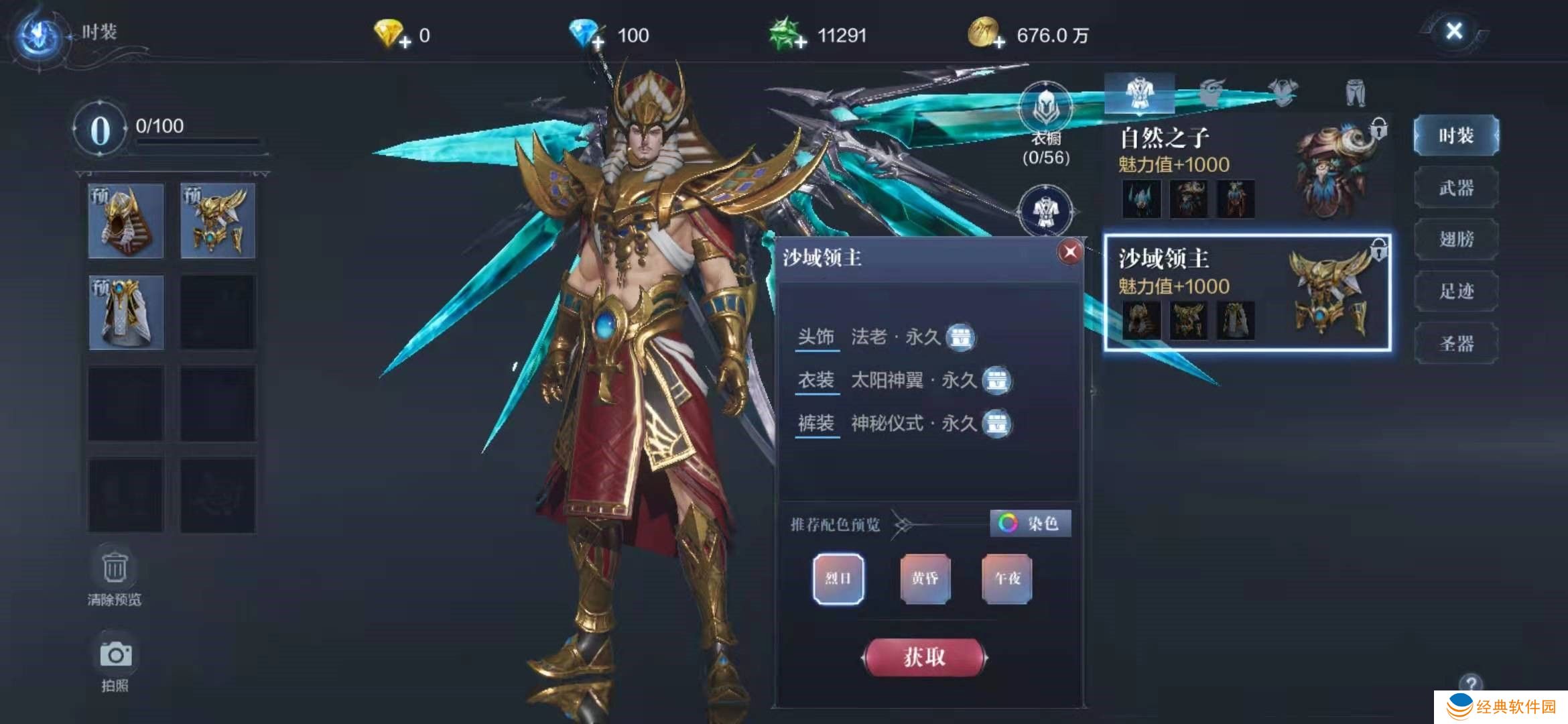Select the 拍照 camera icon
The image size is (1568, 724).
click(115, 654)
